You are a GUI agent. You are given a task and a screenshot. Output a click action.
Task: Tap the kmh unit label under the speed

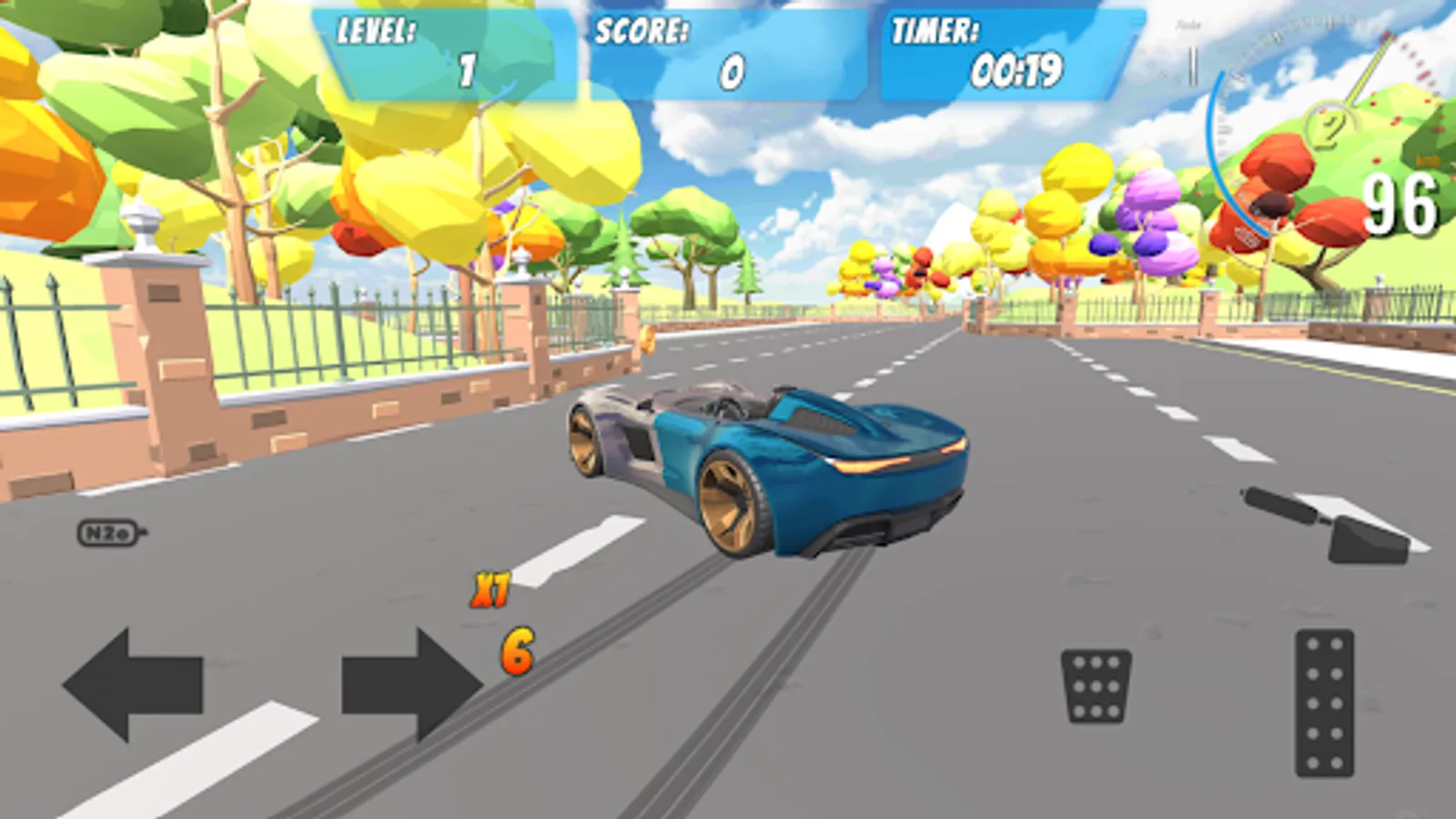pyautogui.click(x=1427, y=158)
